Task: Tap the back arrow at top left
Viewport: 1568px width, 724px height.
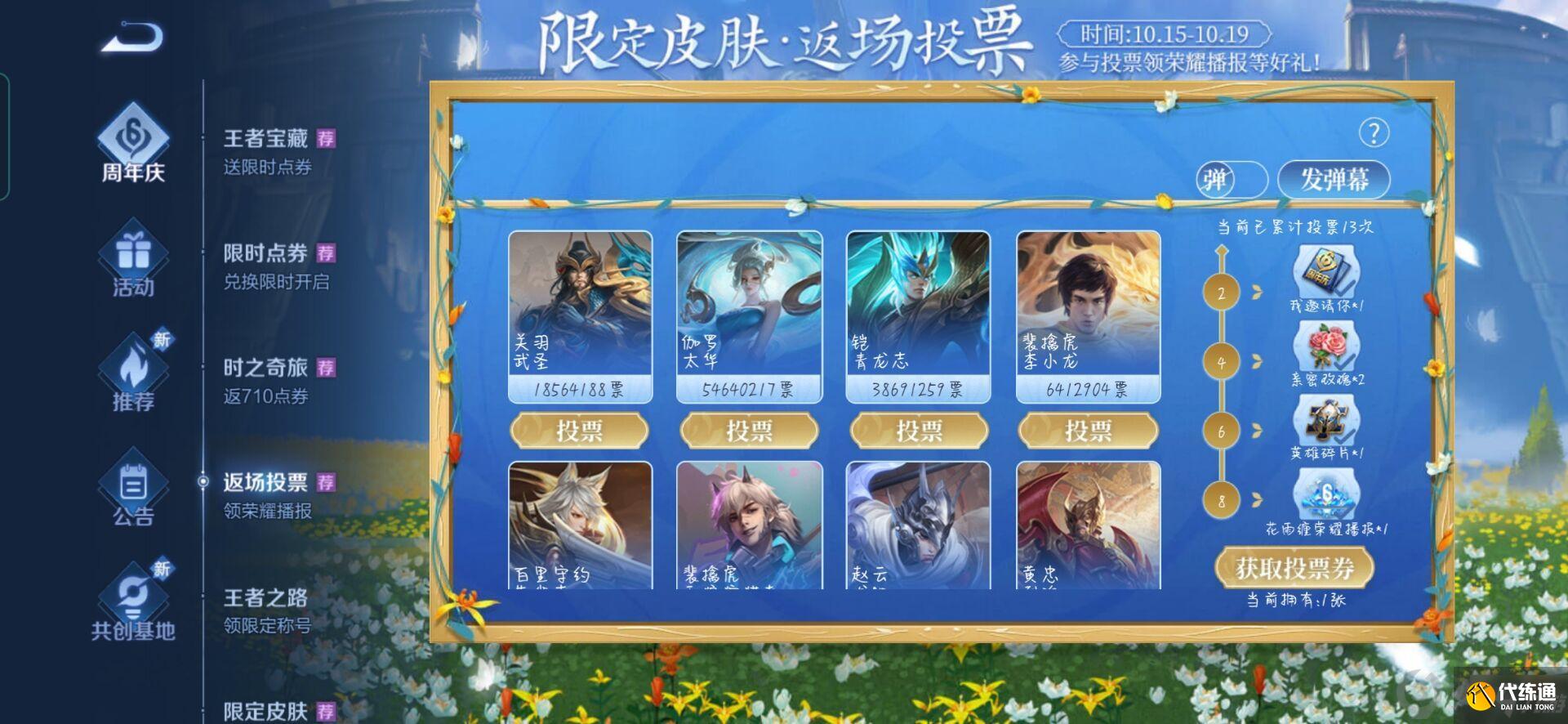Action: point(132,37)
